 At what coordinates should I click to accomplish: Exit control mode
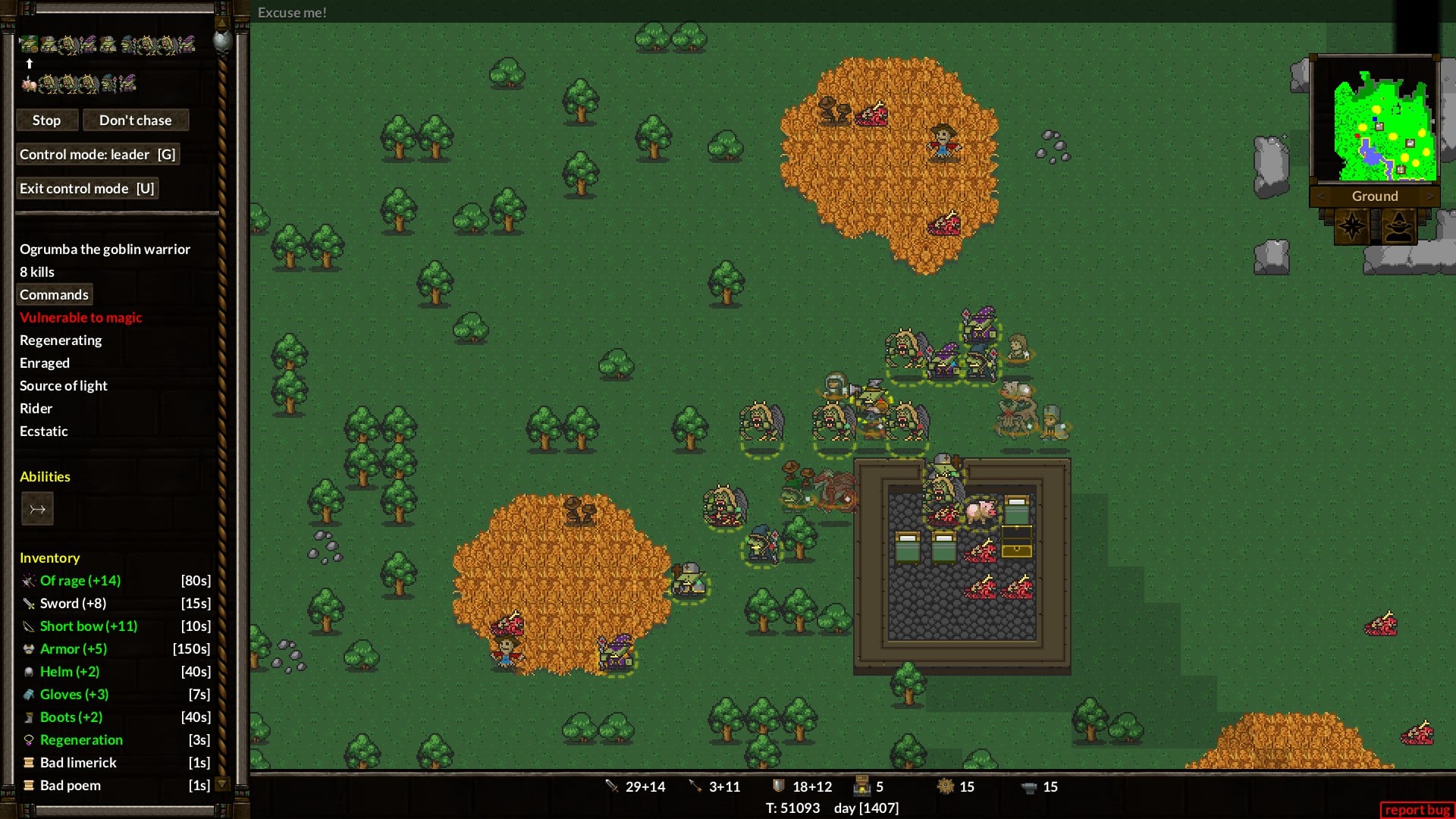coord(86,189)
